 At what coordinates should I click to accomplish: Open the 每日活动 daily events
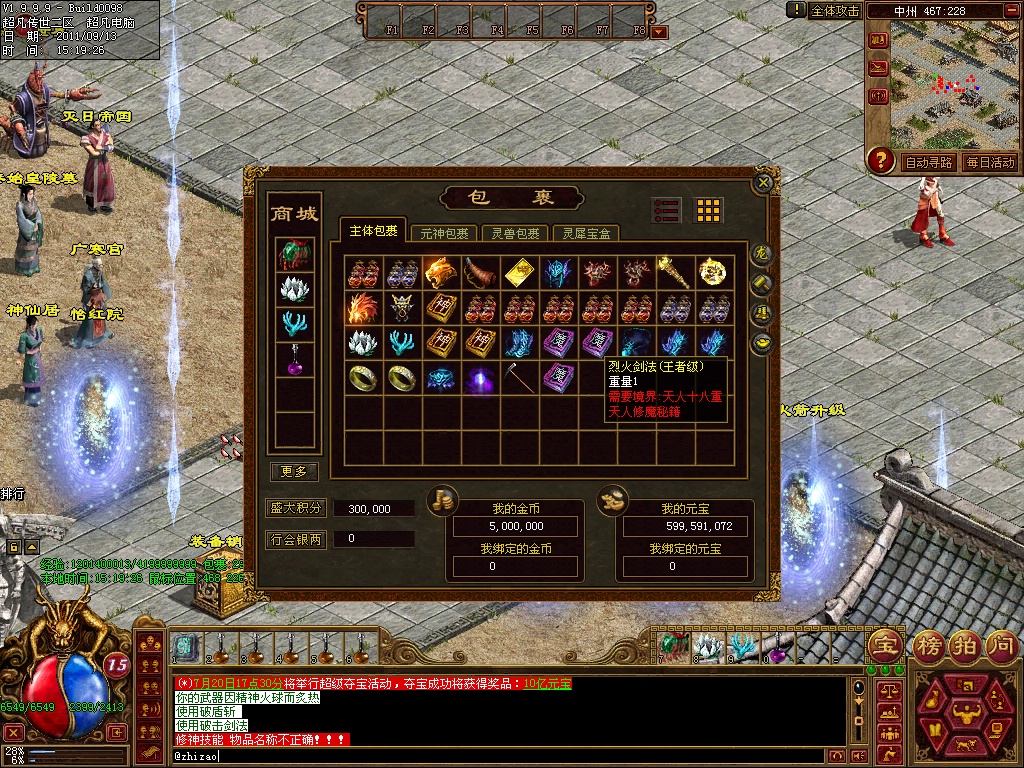[990, 162]
